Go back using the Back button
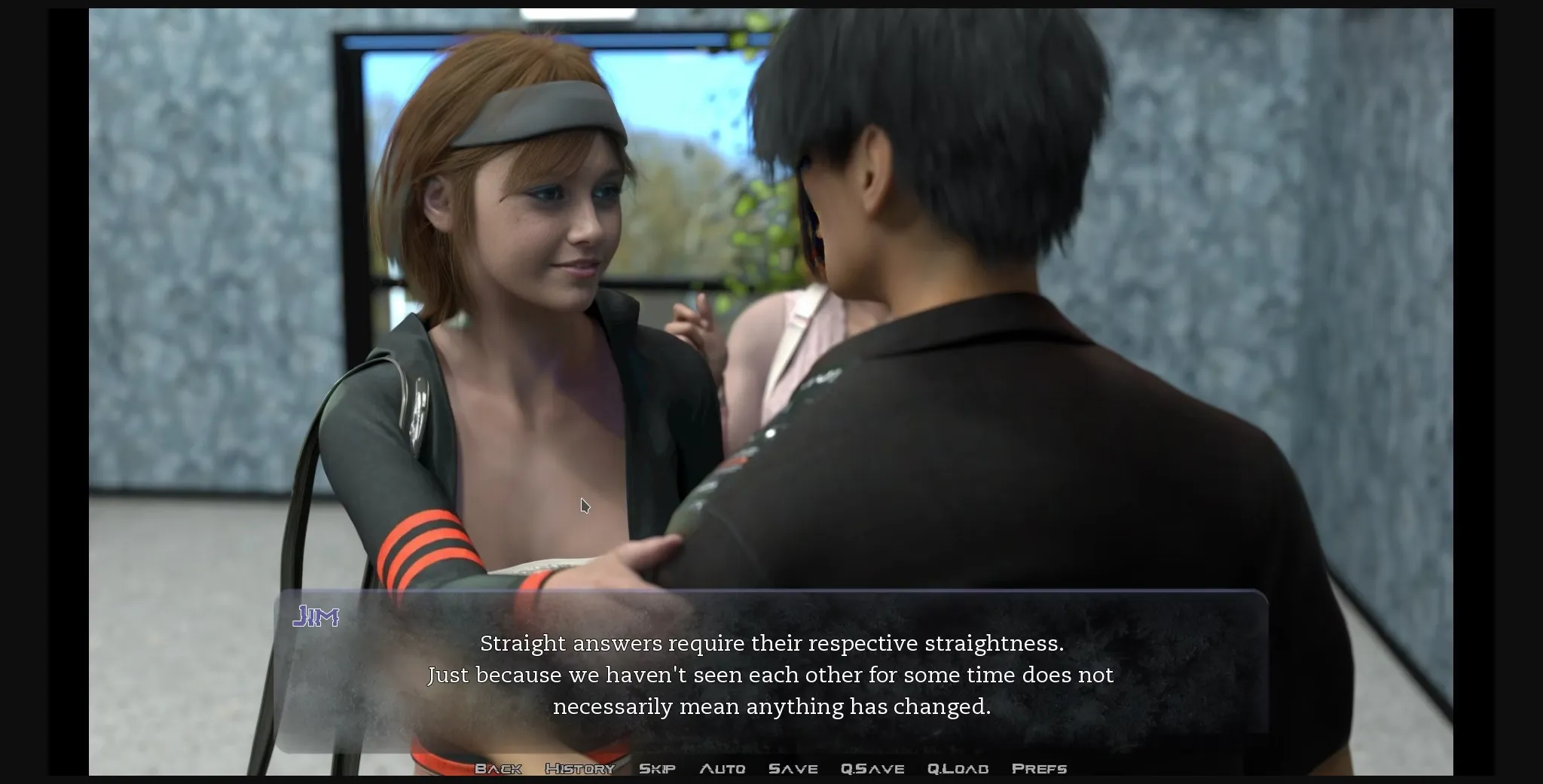 [x=498, y=769]
